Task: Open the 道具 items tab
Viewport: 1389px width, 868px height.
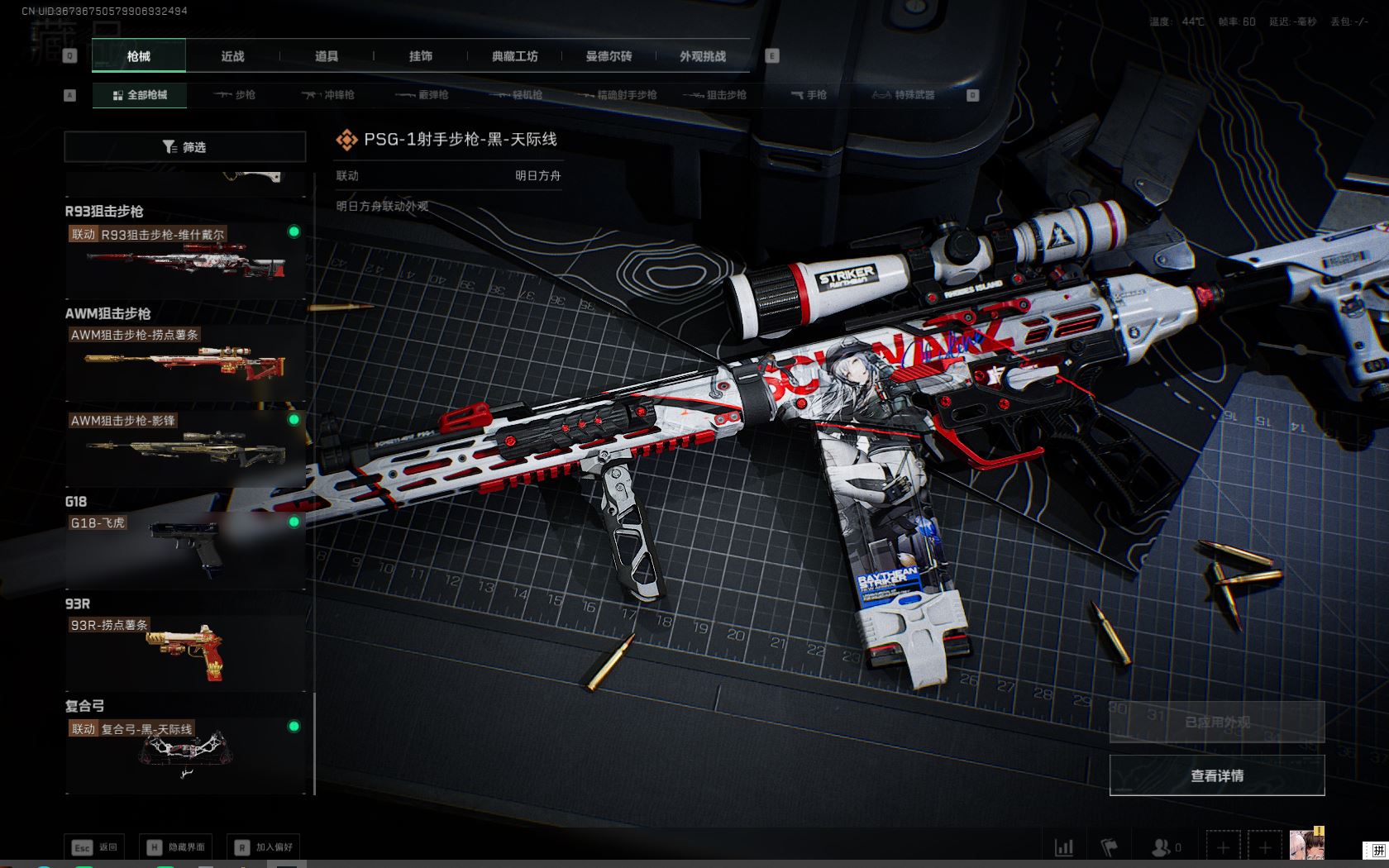Action: pyautogui.click(x=327, y=56)
